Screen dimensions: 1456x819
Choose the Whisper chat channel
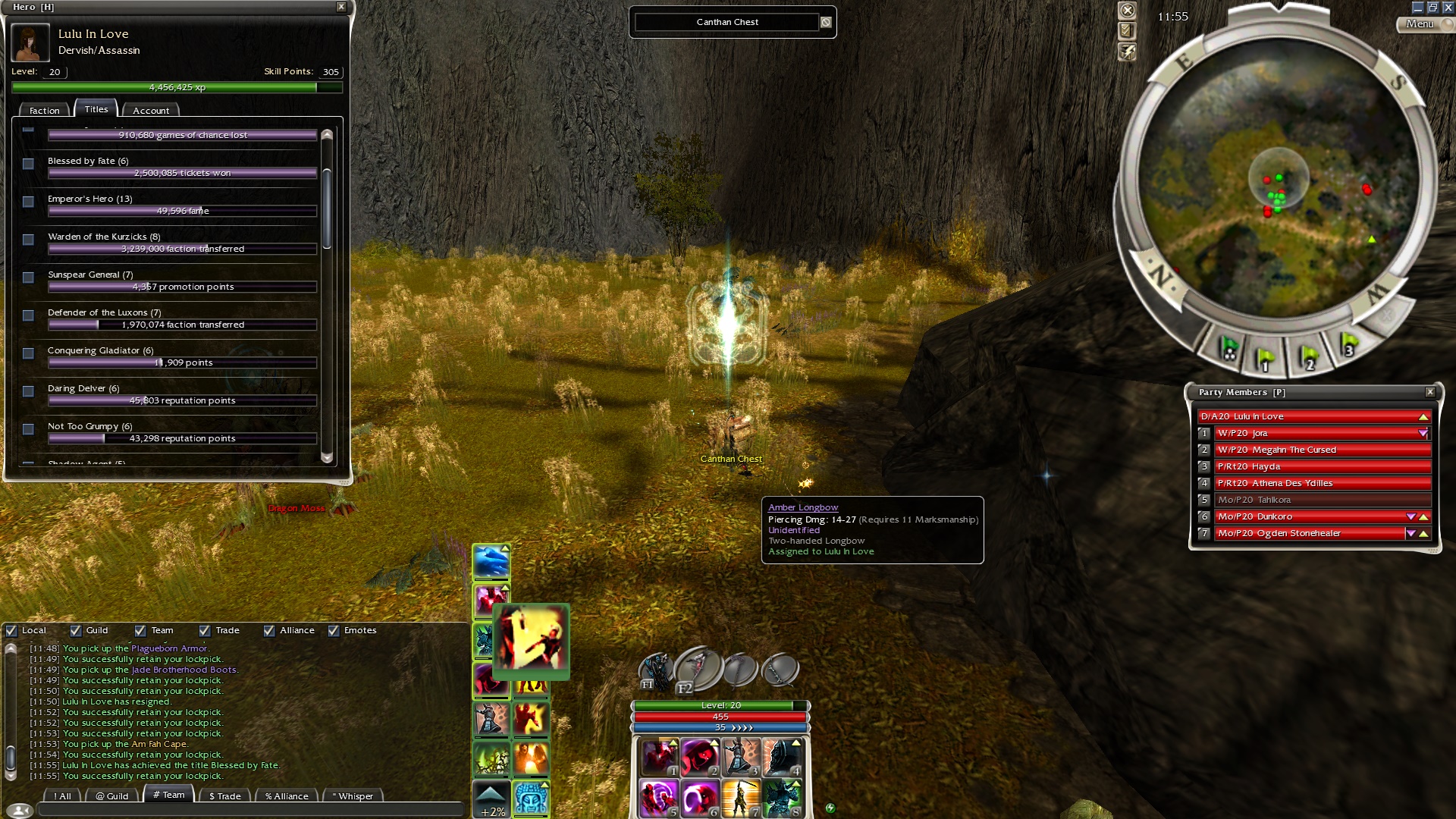pyautogui.click(x=352, y=796)
